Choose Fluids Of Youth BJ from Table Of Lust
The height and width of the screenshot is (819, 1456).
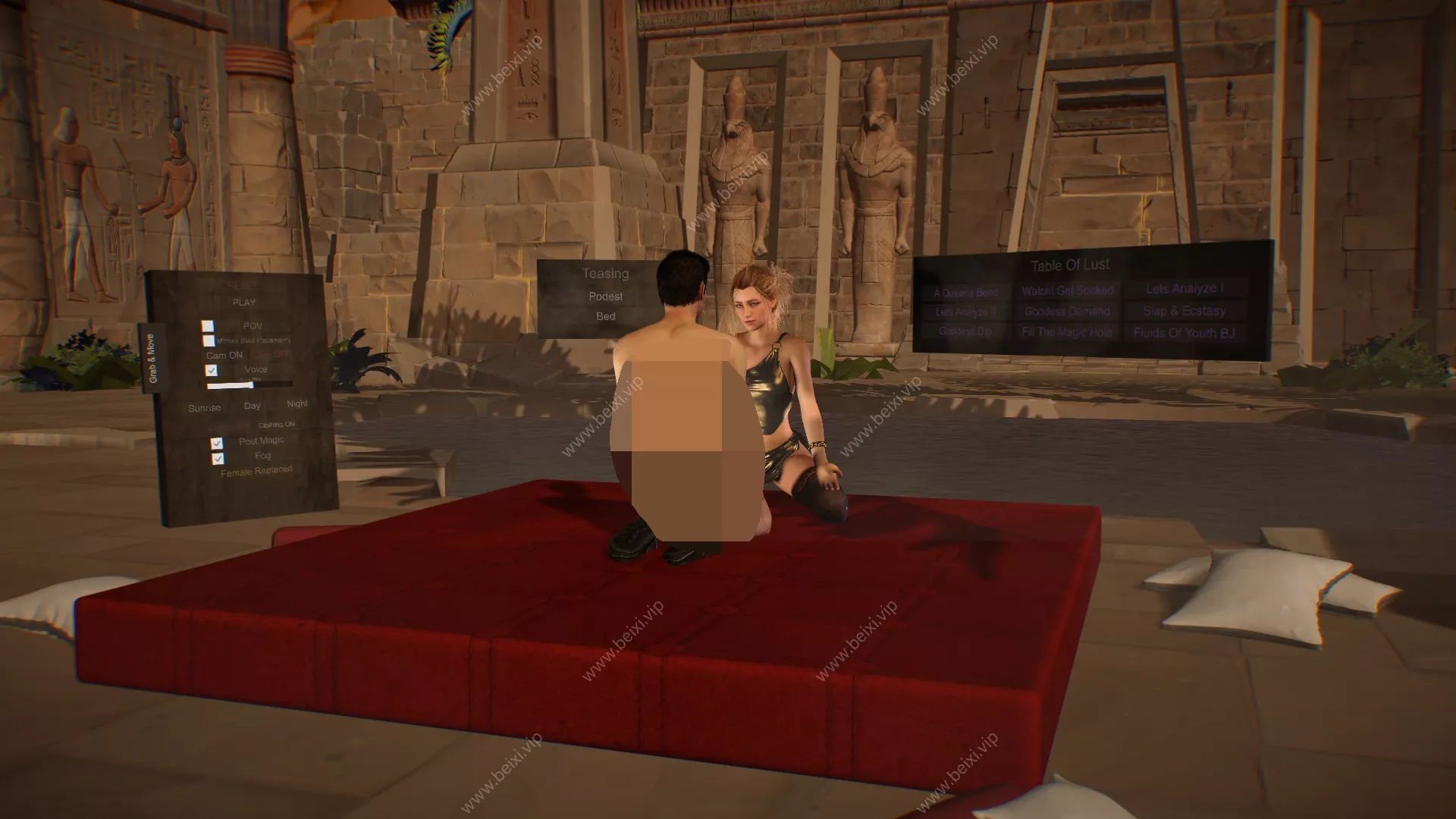1185,331
